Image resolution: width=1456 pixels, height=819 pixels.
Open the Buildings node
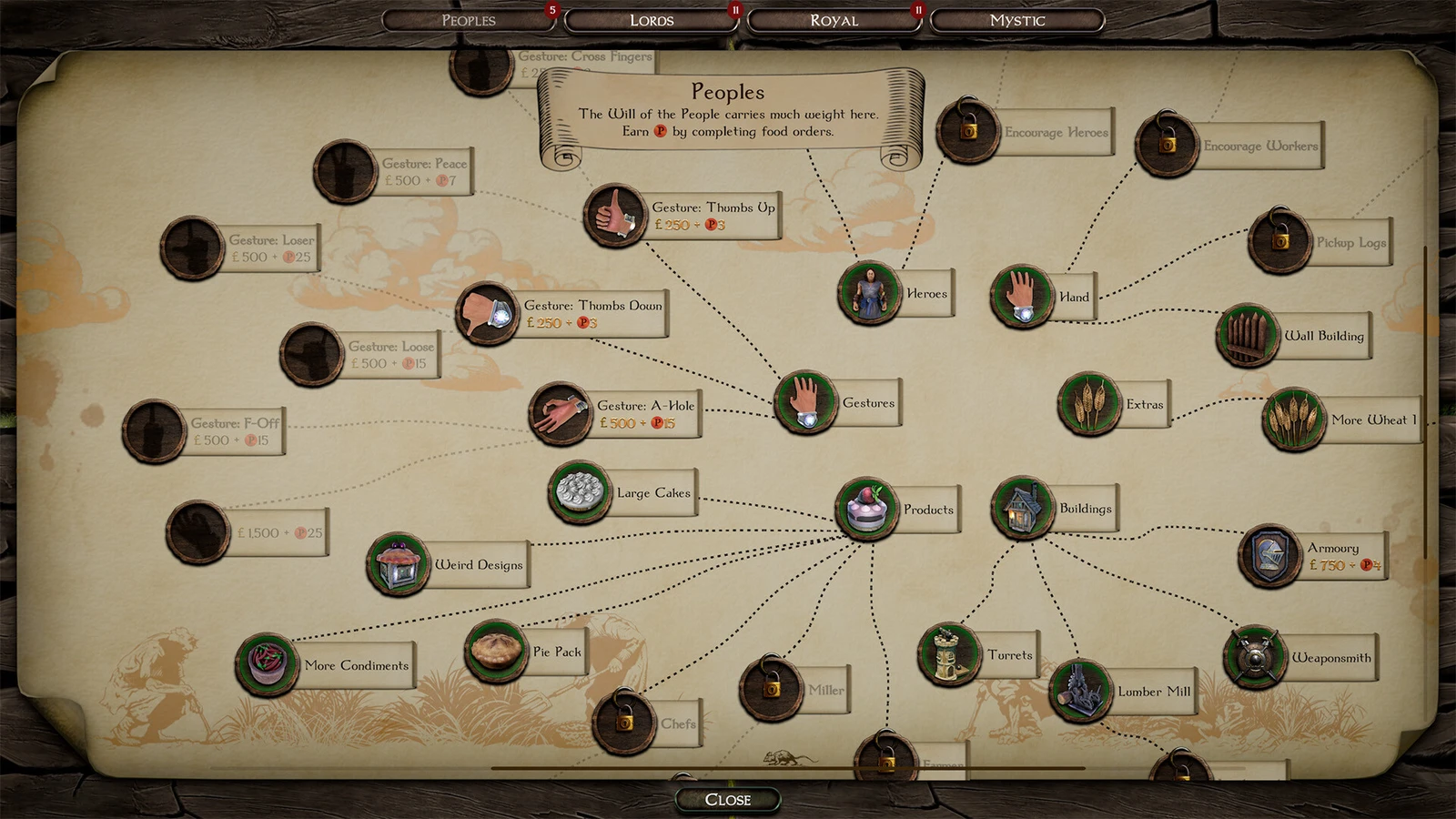(1023, 508)
